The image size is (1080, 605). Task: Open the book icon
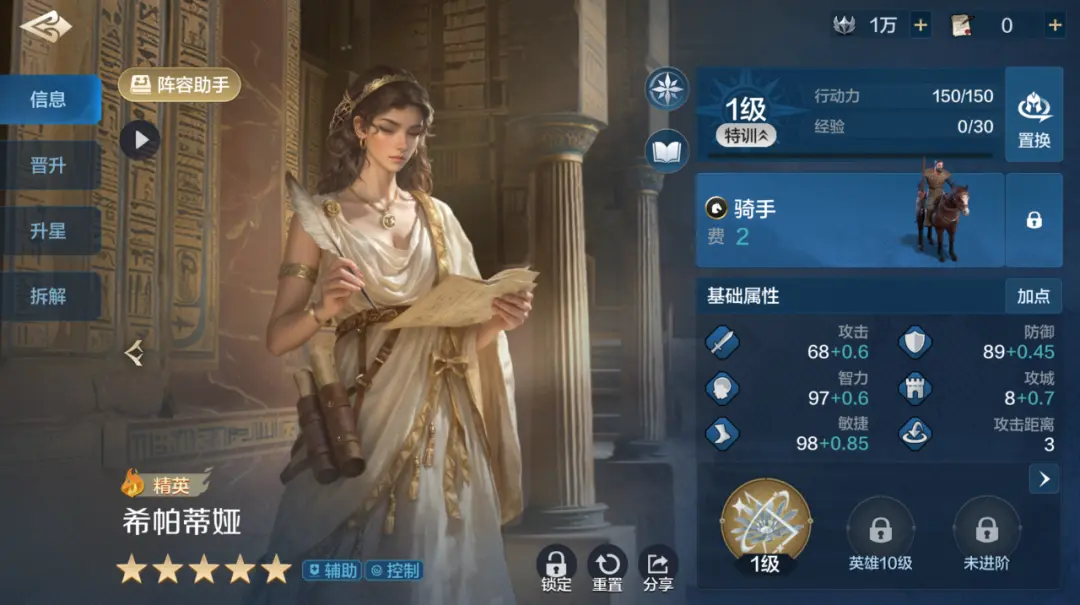pos(667,151)
